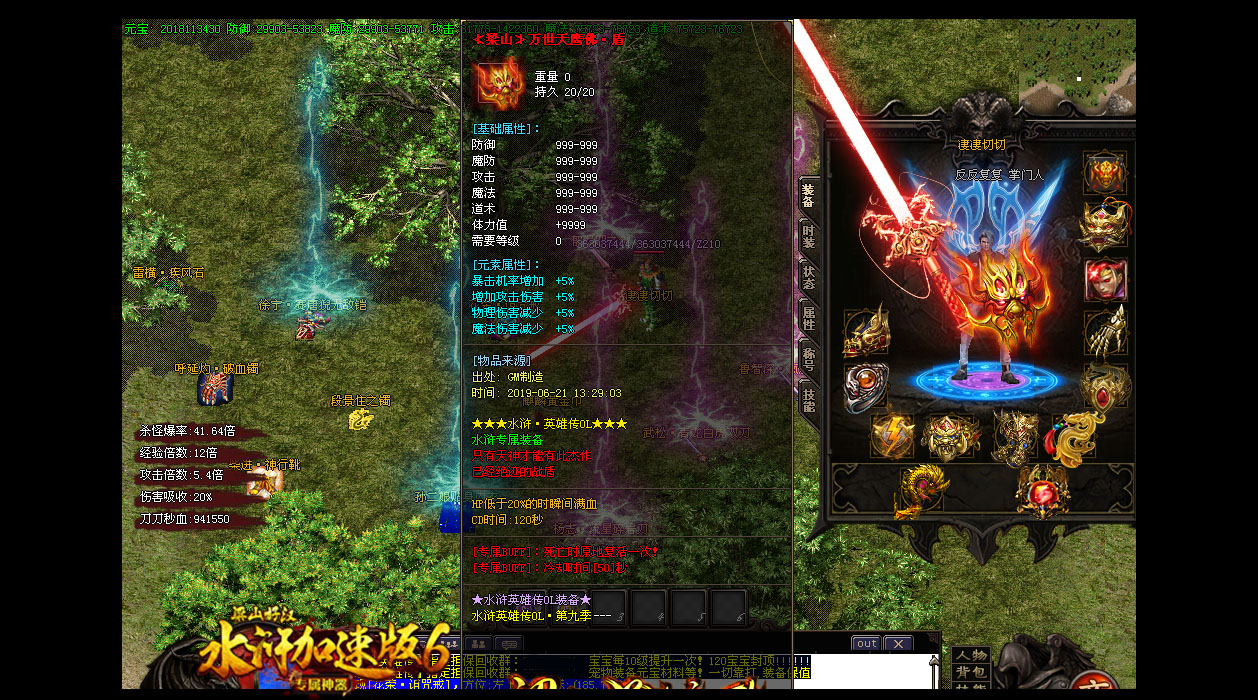Select the demon shield slot at top right

(1105, 172)
